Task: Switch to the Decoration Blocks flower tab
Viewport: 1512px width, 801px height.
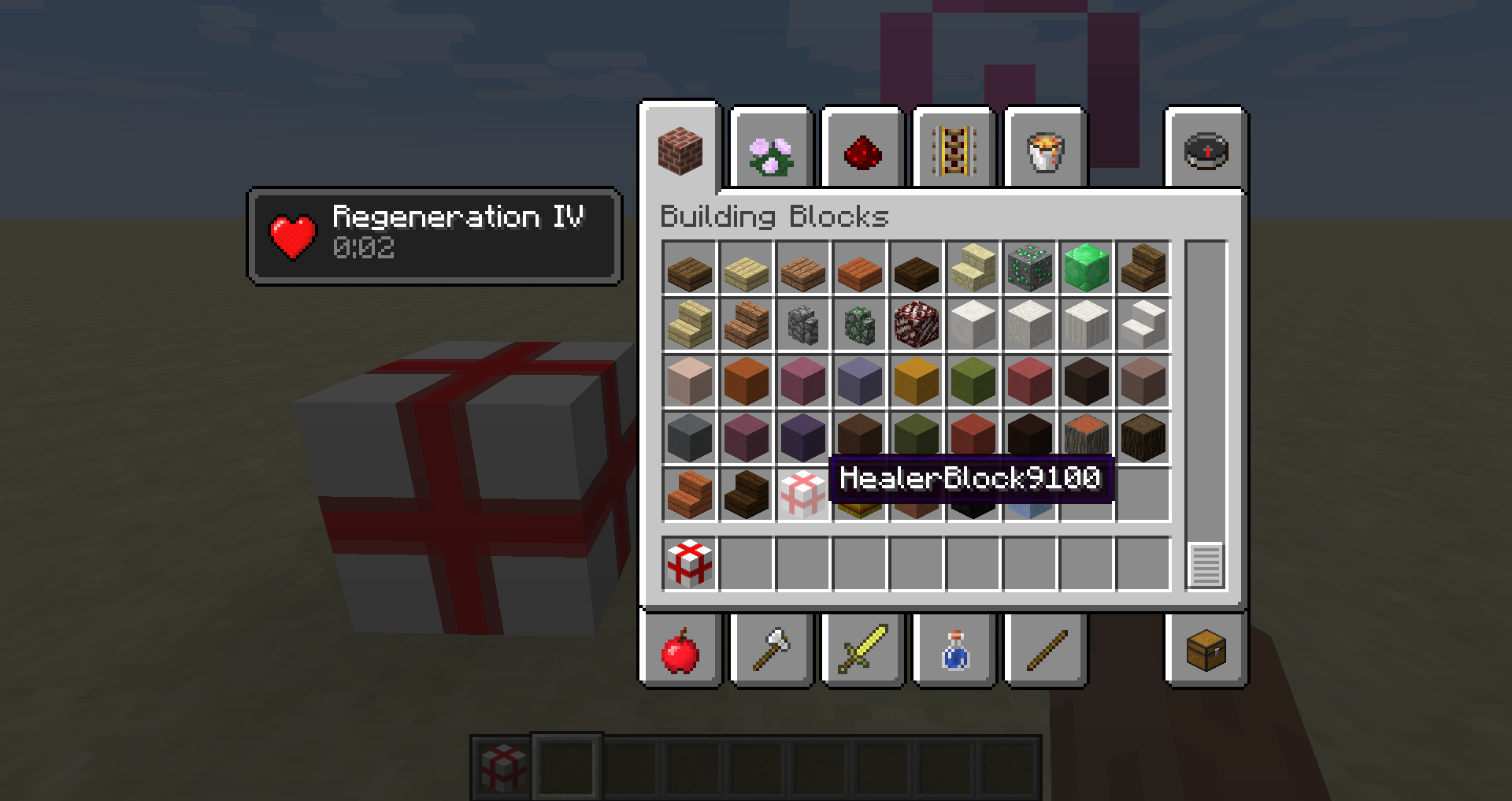Action: [x=770, y=150]
